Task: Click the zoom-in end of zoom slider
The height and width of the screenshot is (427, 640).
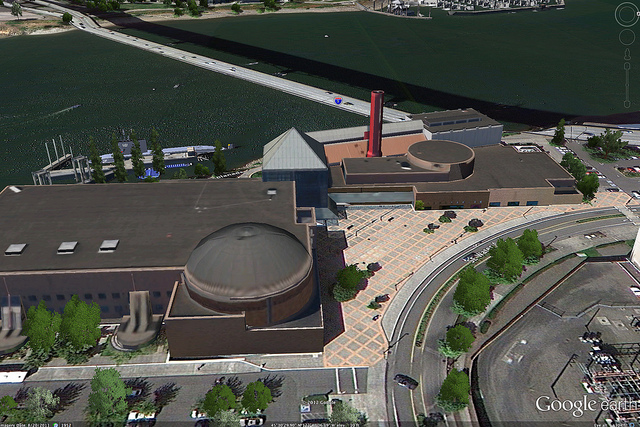Action: tap(627, 66)
